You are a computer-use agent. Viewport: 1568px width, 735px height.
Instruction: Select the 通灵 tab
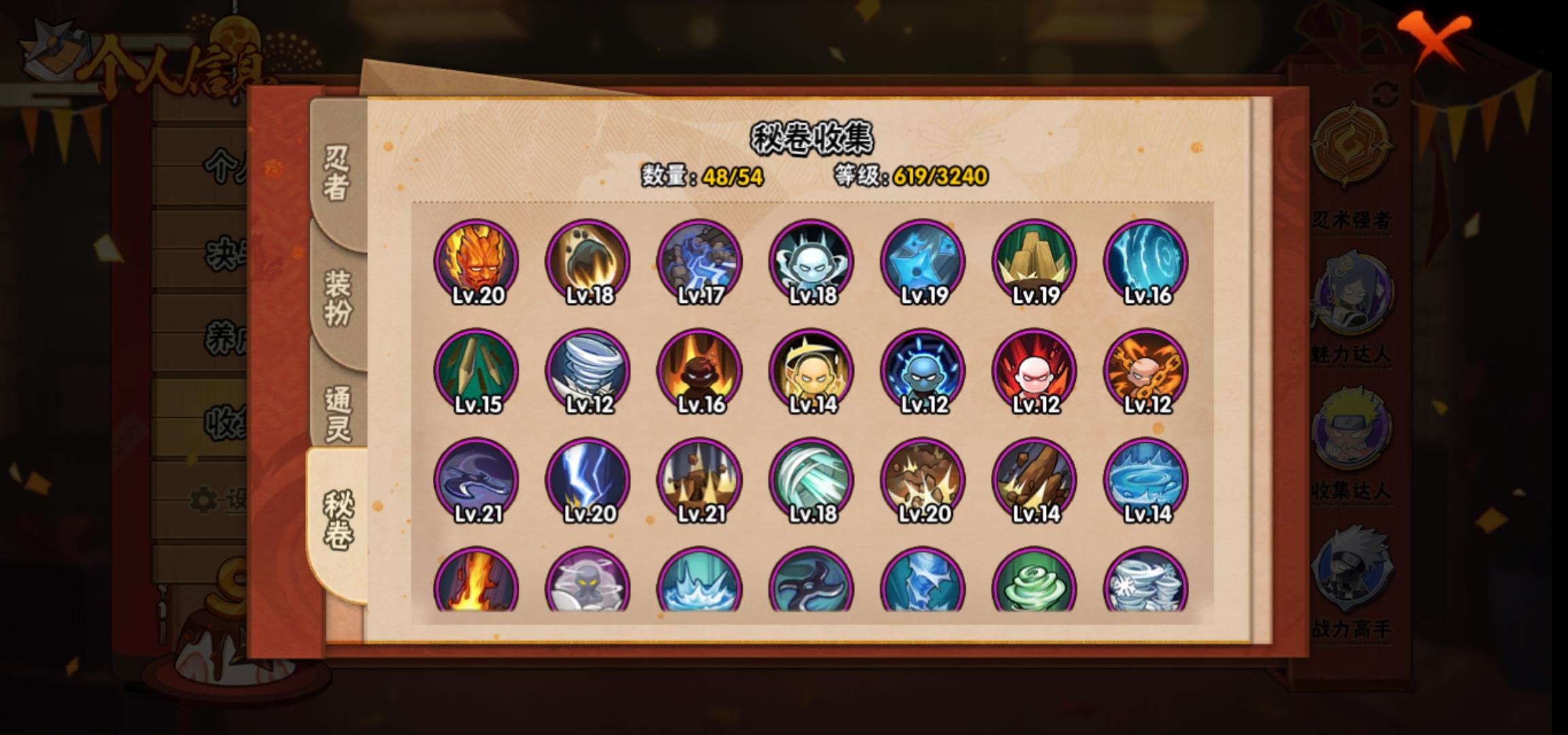[338, 413]
